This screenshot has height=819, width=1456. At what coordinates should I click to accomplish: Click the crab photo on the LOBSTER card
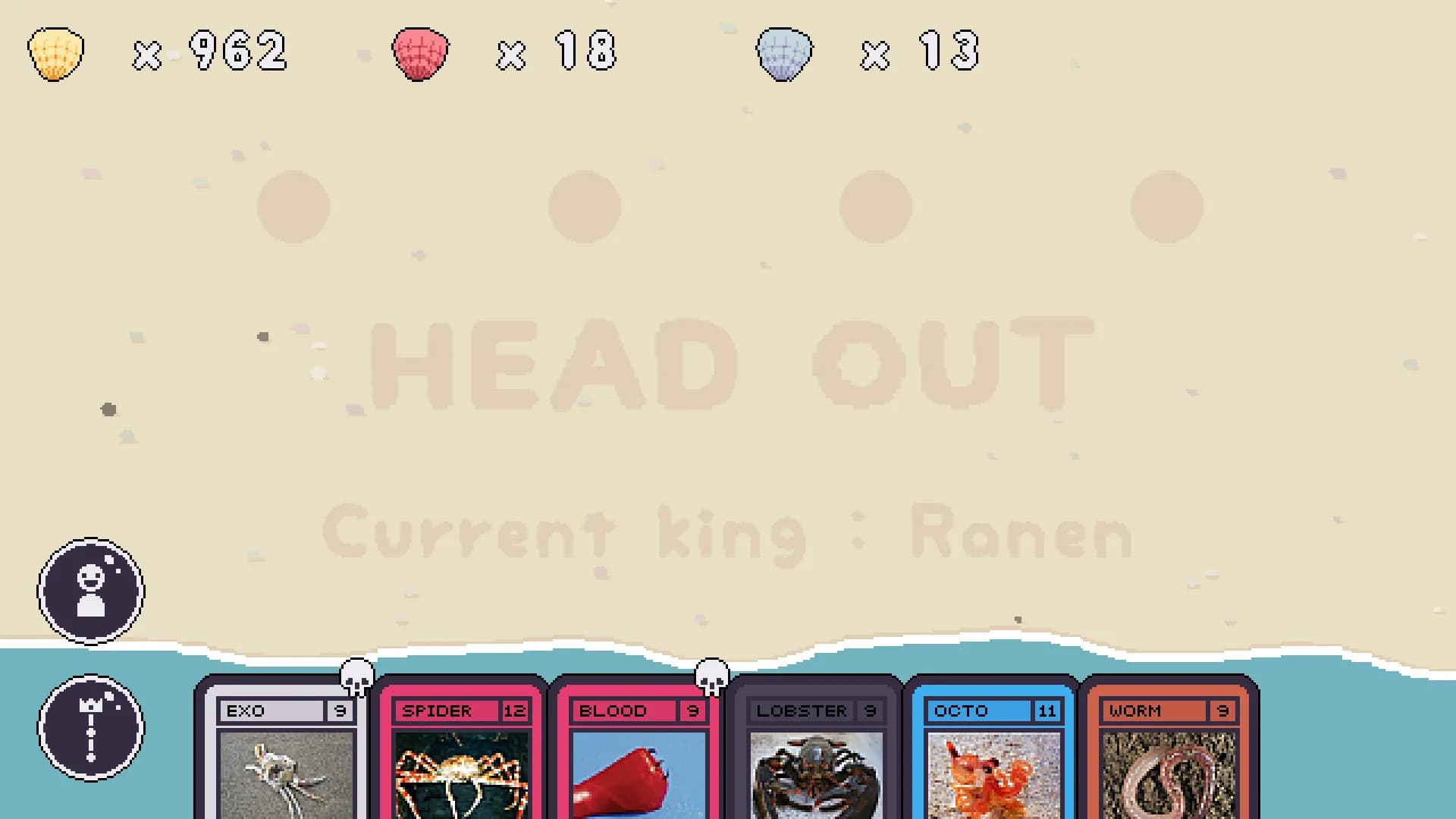pyautogui.click(x=814, y=773)
